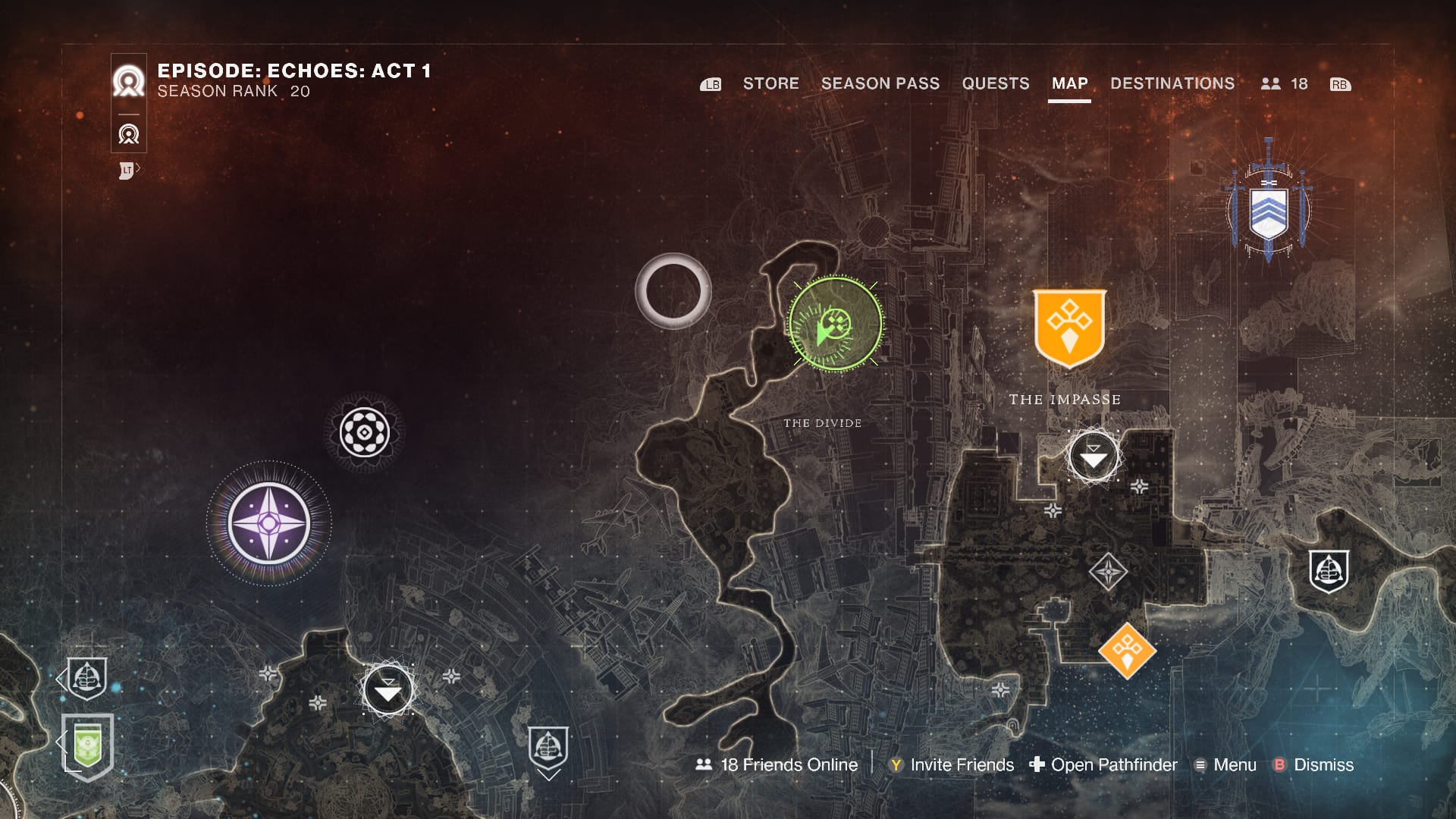Image resolution: width=1456 pixels, height=819 pixels.
Task: Open the Destinations tab
Action: pyautogui.click(x=1172, y=83)
